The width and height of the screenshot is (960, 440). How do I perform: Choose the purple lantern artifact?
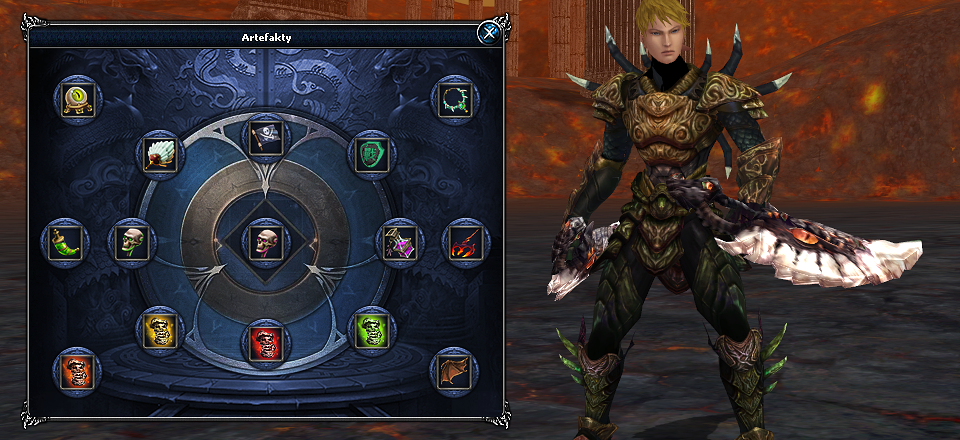pos(398,241)
